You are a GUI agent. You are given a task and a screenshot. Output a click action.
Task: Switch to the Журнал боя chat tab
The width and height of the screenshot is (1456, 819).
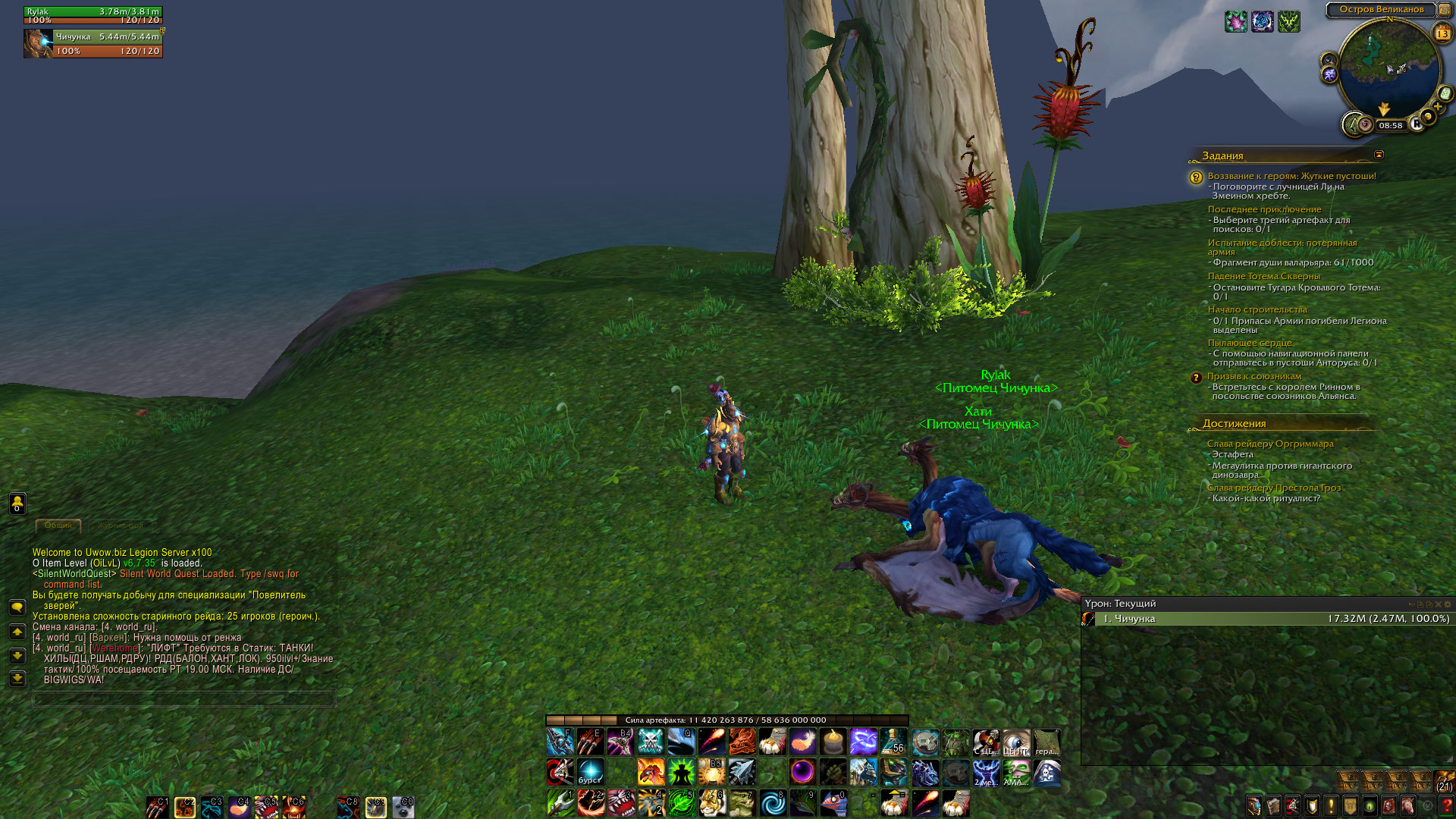click(120, 525)
